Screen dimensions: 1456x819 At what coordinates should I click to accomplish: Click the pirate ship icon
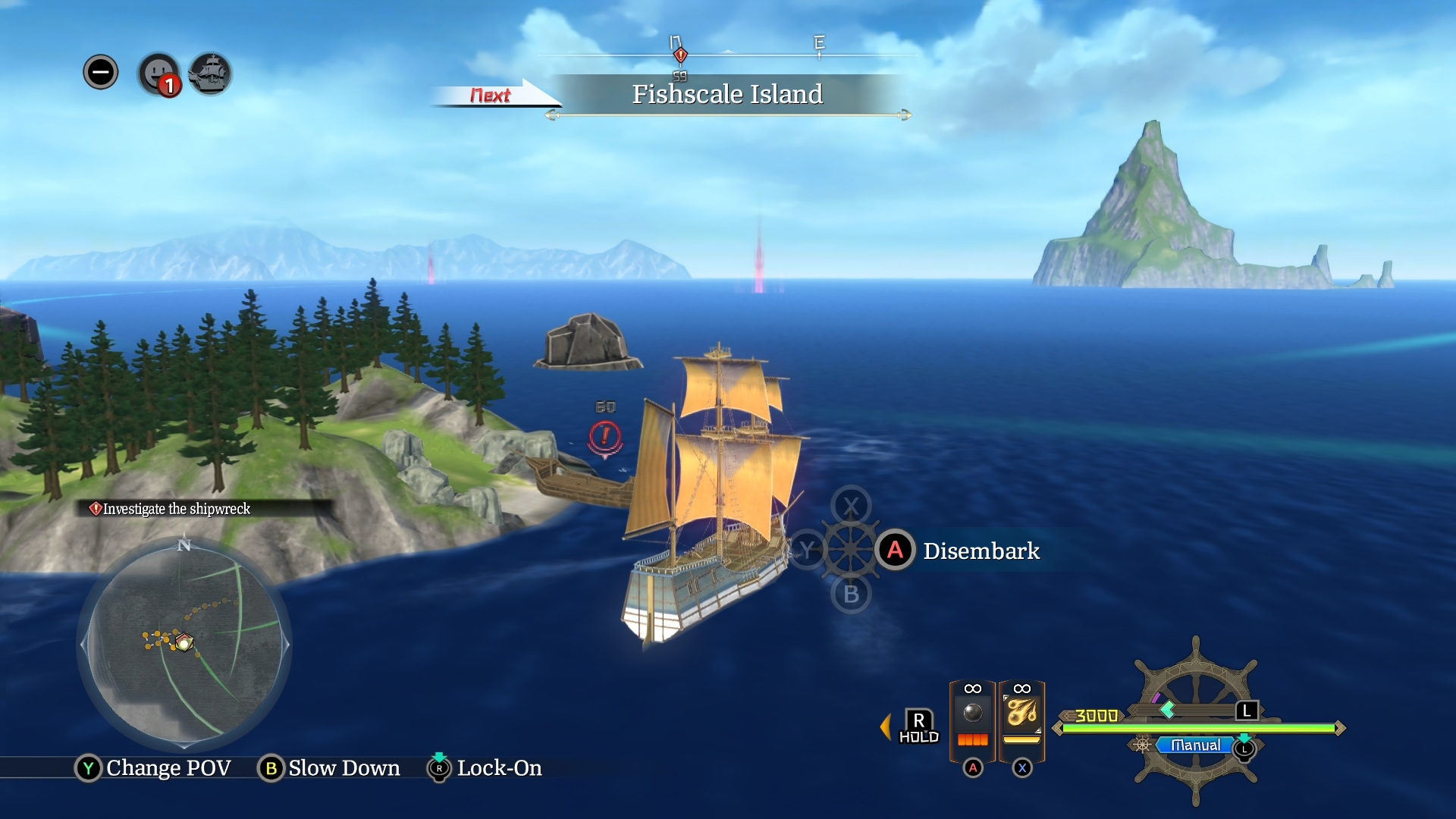pyautogui.click(x=210, y=74)
